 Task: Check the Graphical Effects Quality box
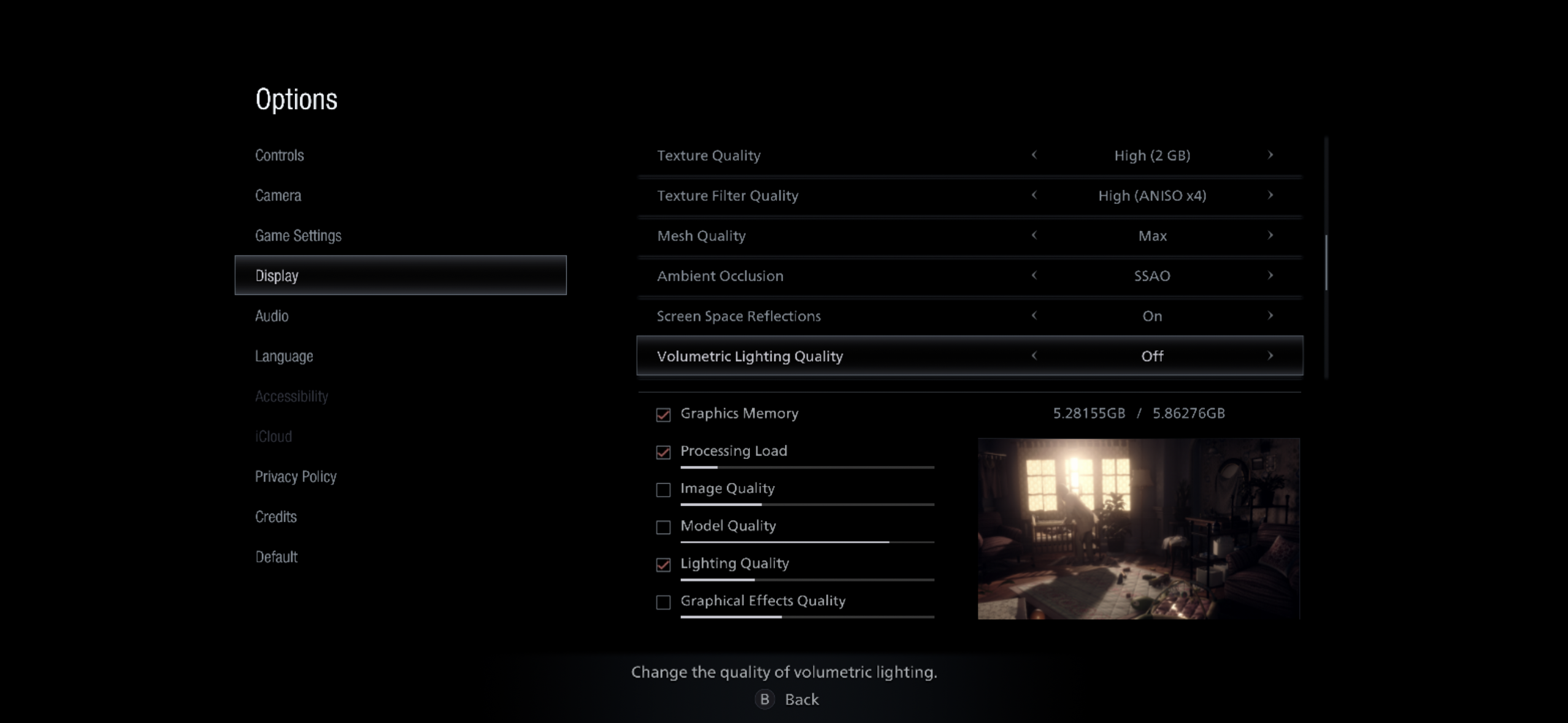click(x=663, y=602)
